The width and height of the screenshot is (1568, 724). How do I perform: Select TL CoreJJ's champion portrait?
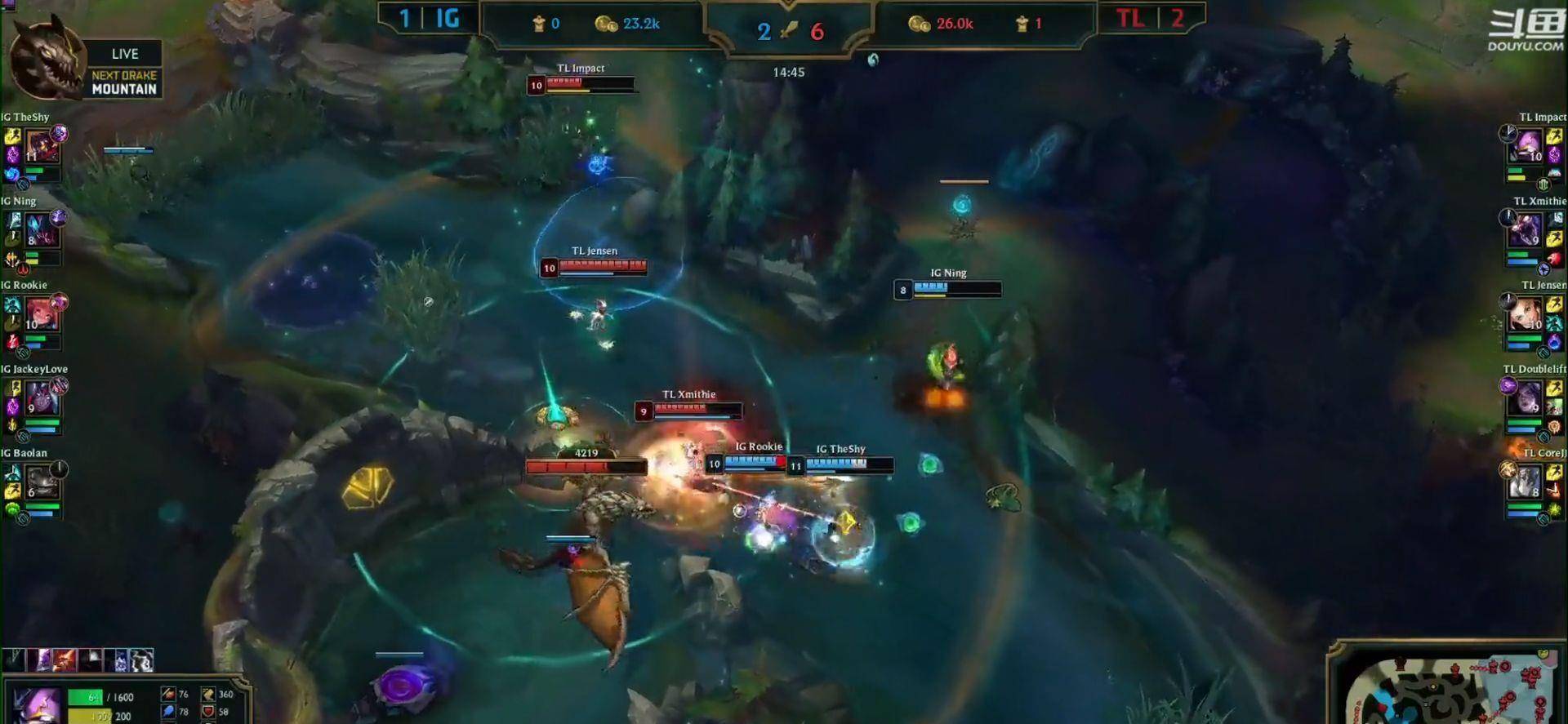(1526, 483)
